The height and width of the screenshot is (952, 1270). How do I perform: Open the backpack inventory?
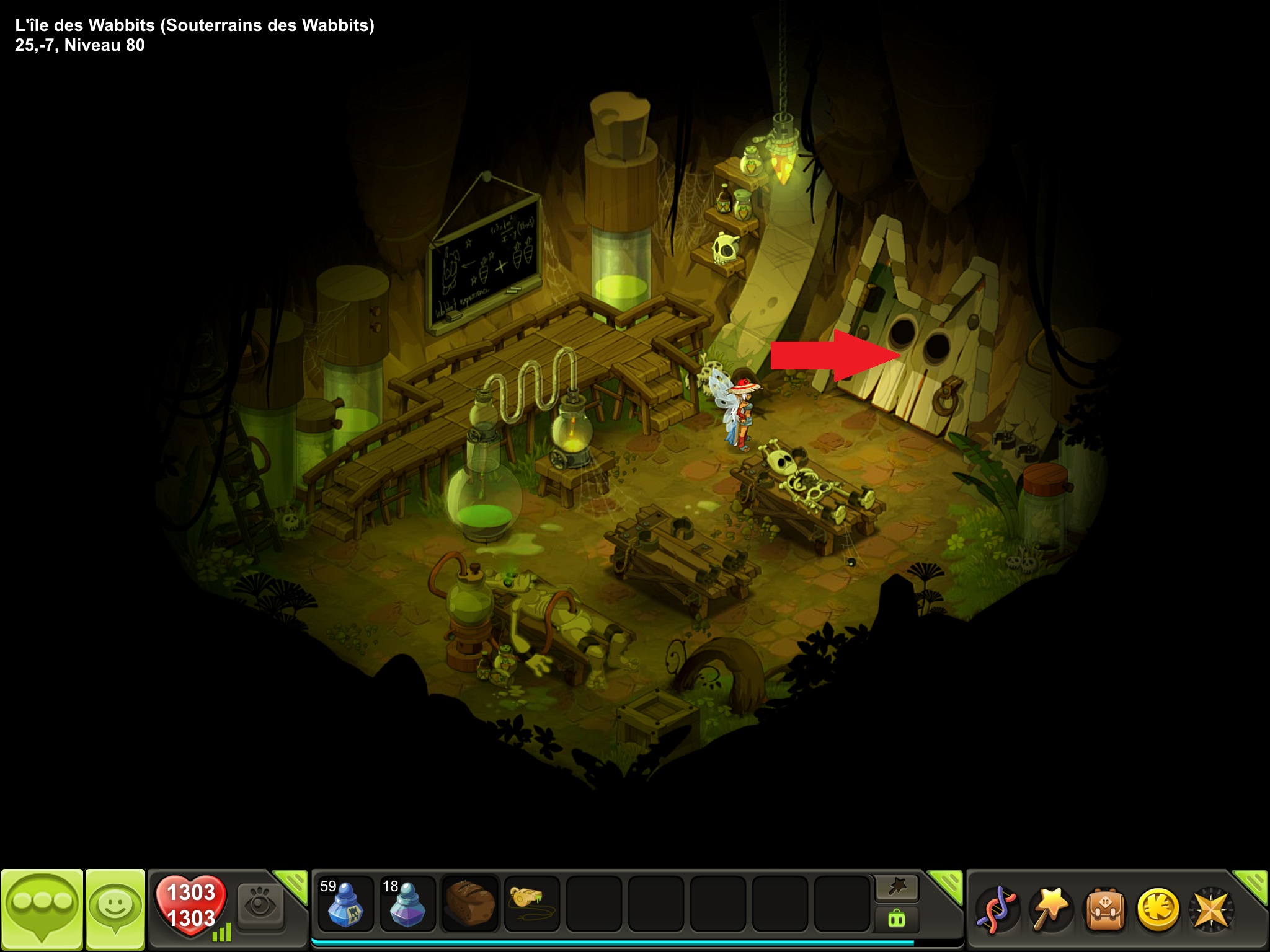(x=1104, y=910)
